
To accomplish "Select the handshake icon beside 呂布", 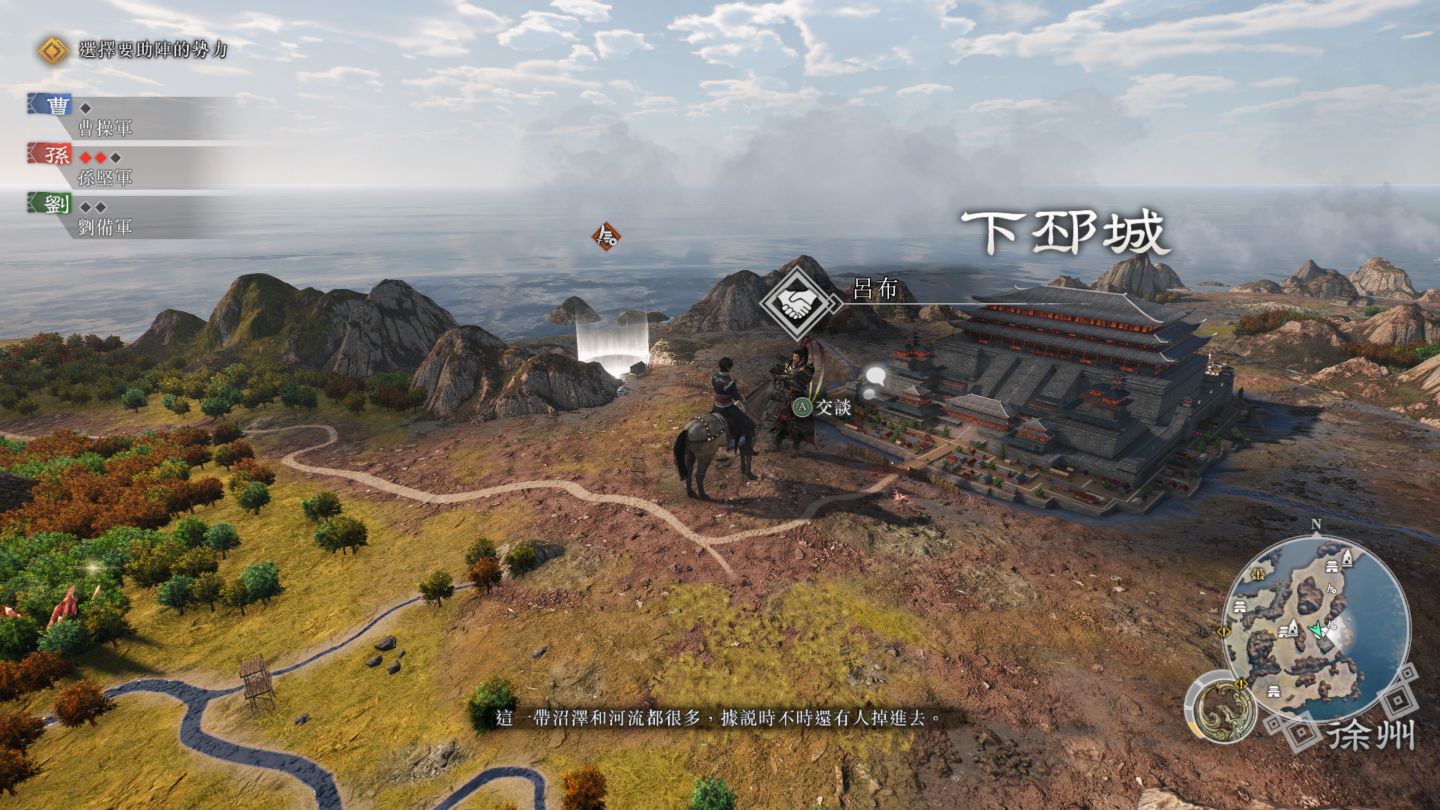I will click(x=797, y=303).
